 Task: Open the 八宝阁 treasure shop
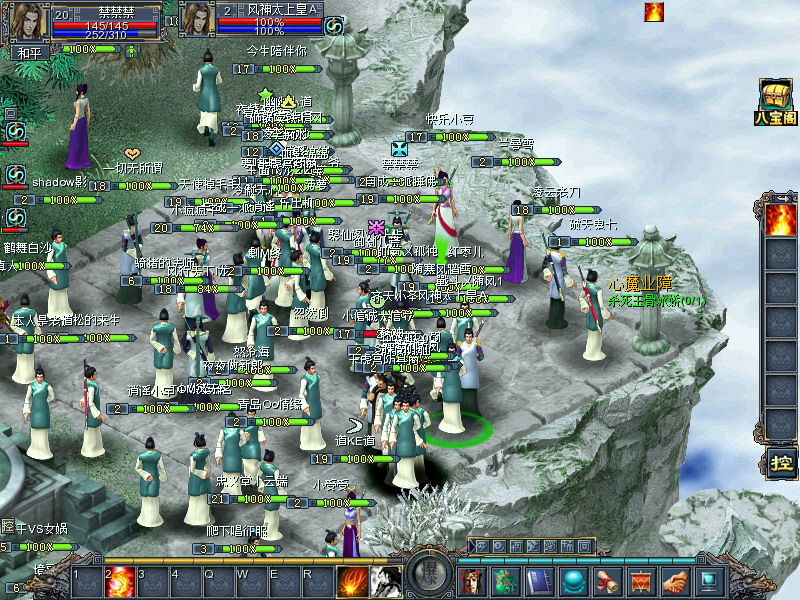click(776, 101)
